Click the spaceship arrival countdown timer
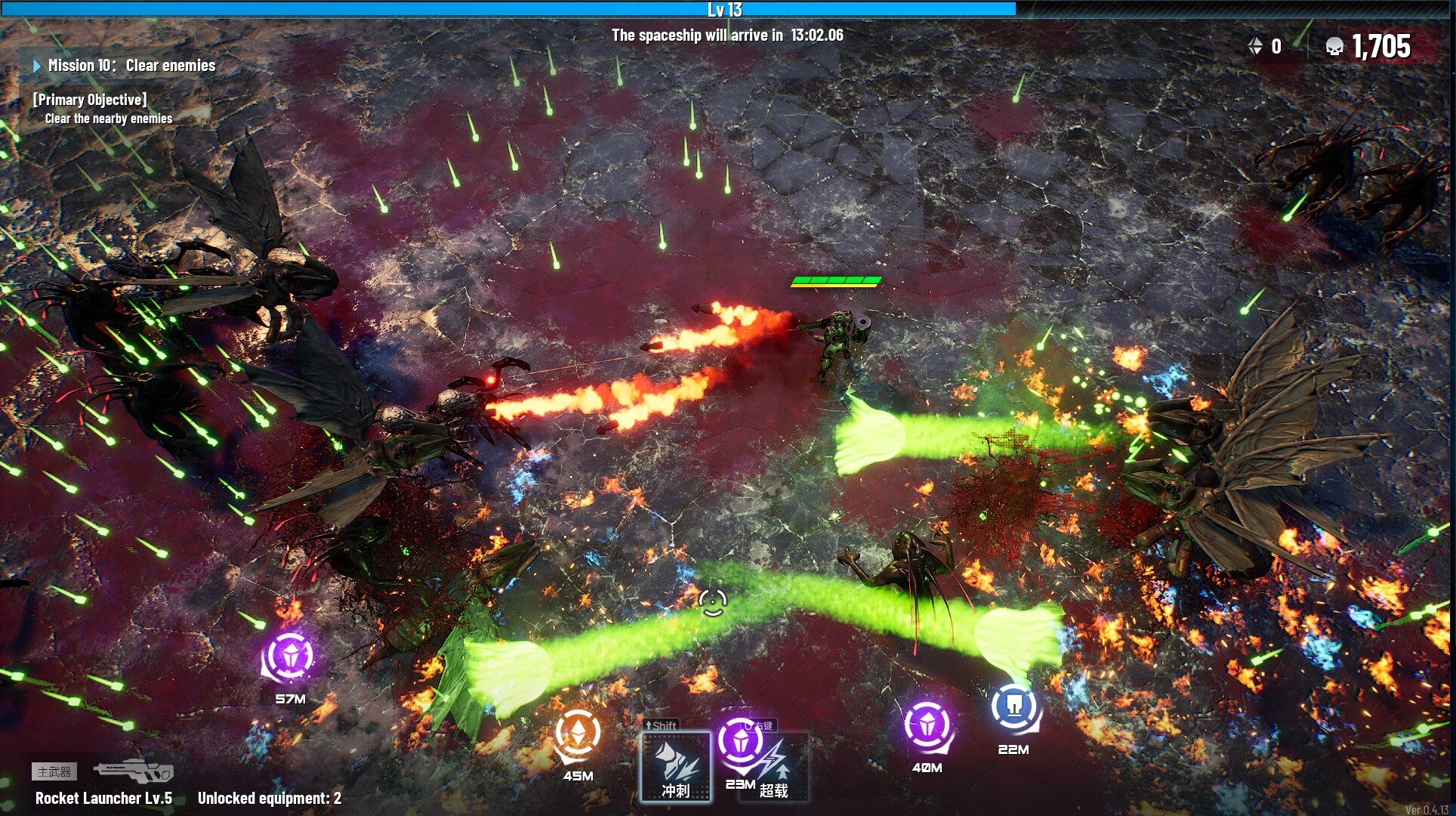The height and width of the screenshot is (816, 1456). coord(727,33)
